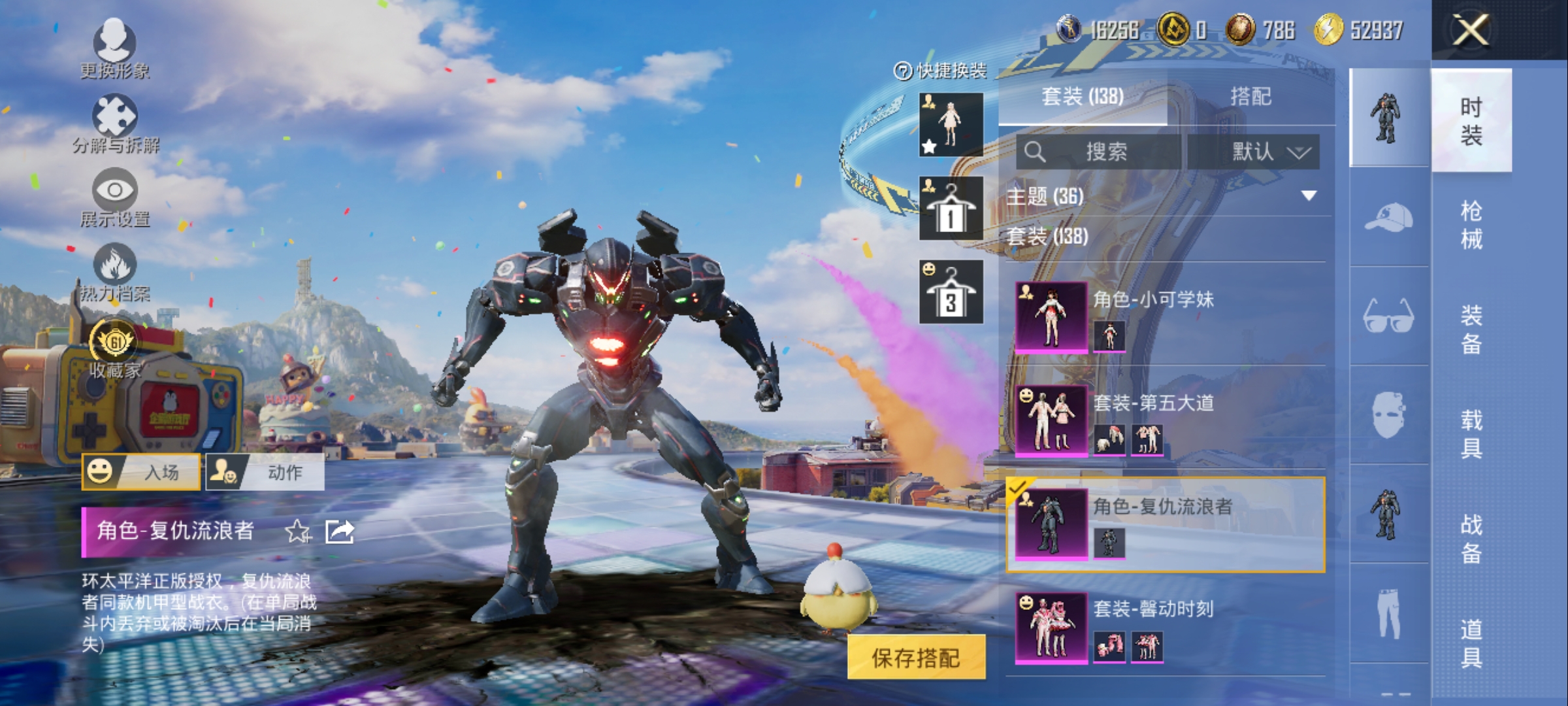Select the 动作 emote button

pyautogui.click(x=265, y=472)
